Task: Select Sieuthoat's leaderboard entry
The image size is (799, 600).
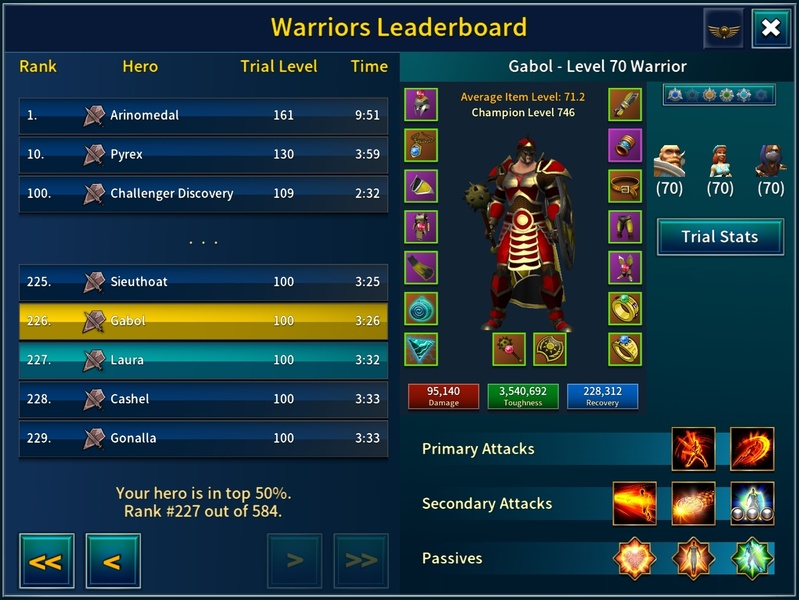Action: click(203, 282)
